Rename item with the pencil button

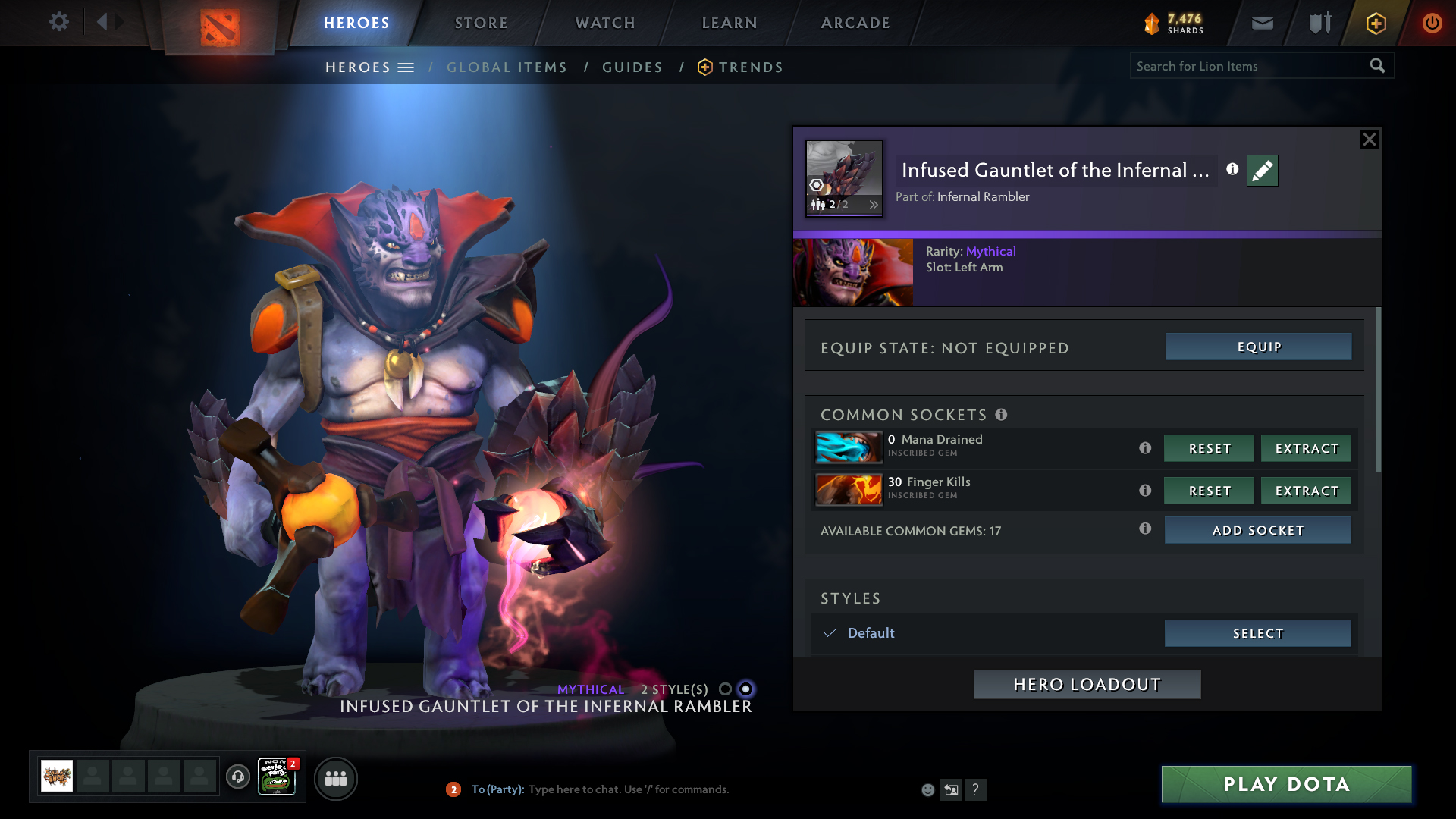click(x=1262, y=171)
